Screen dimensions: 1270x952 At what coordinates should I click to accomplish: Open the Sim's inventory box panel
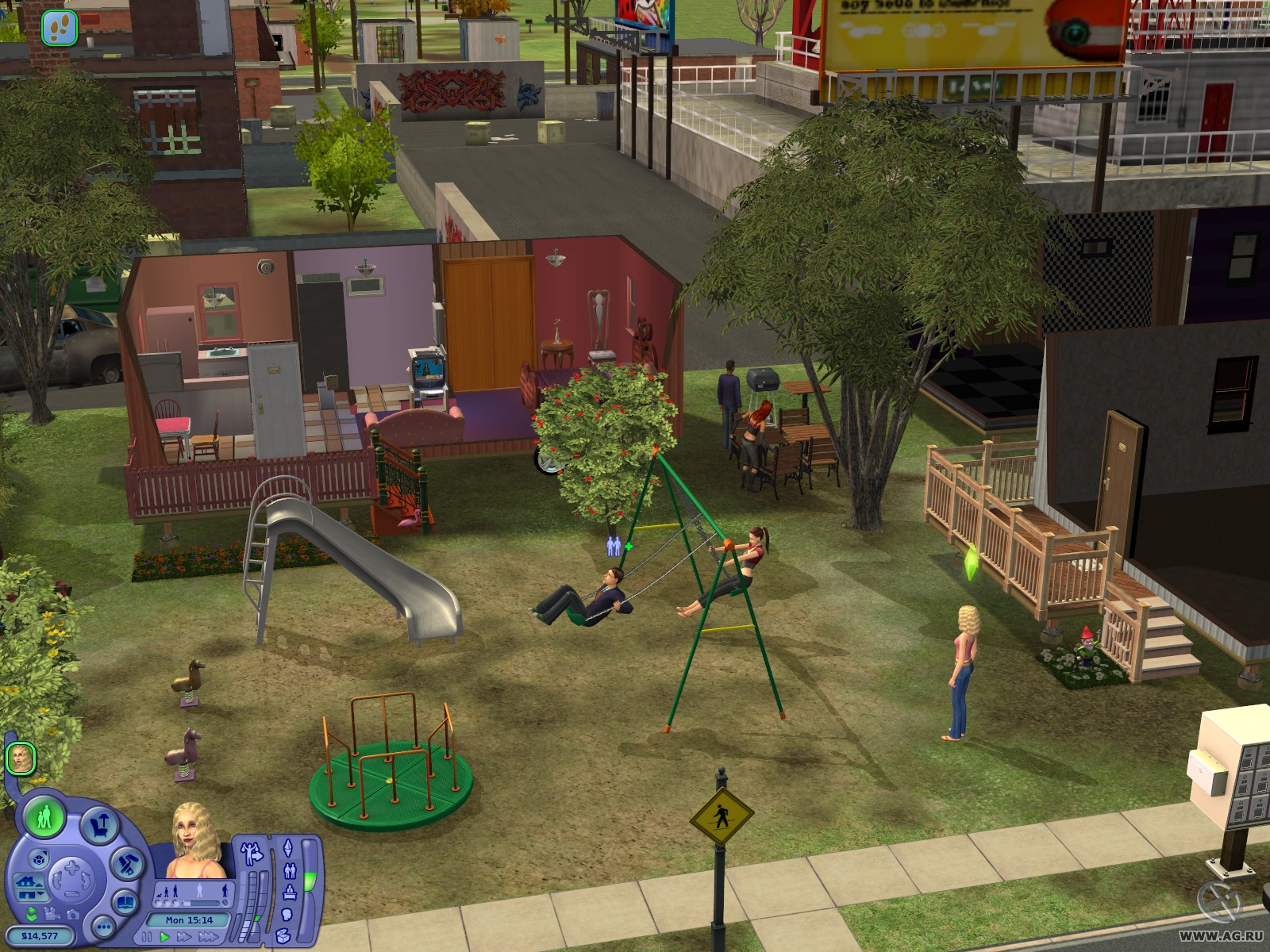coord(283,937)
